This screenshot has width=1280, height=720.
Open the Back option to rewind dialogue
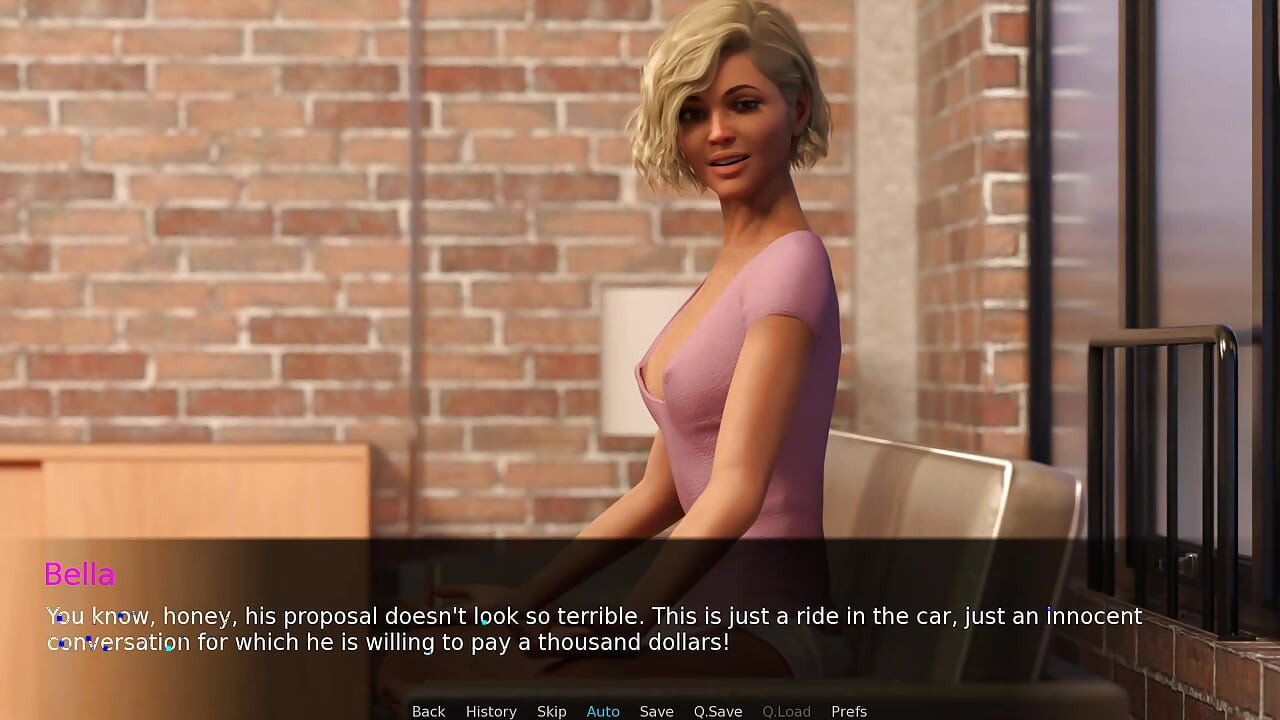(428, 711)
